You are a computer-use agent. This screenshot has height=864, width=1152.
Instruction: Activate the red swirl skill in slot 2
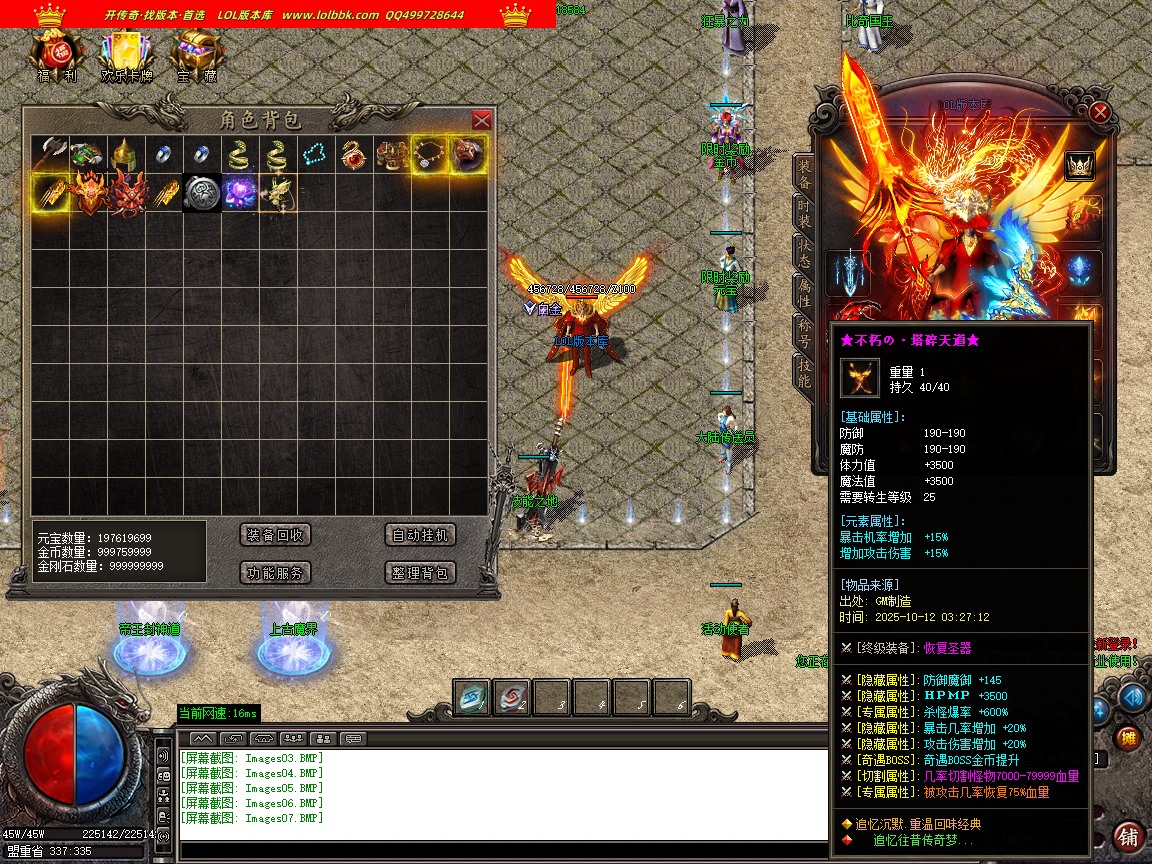(512, 698)
